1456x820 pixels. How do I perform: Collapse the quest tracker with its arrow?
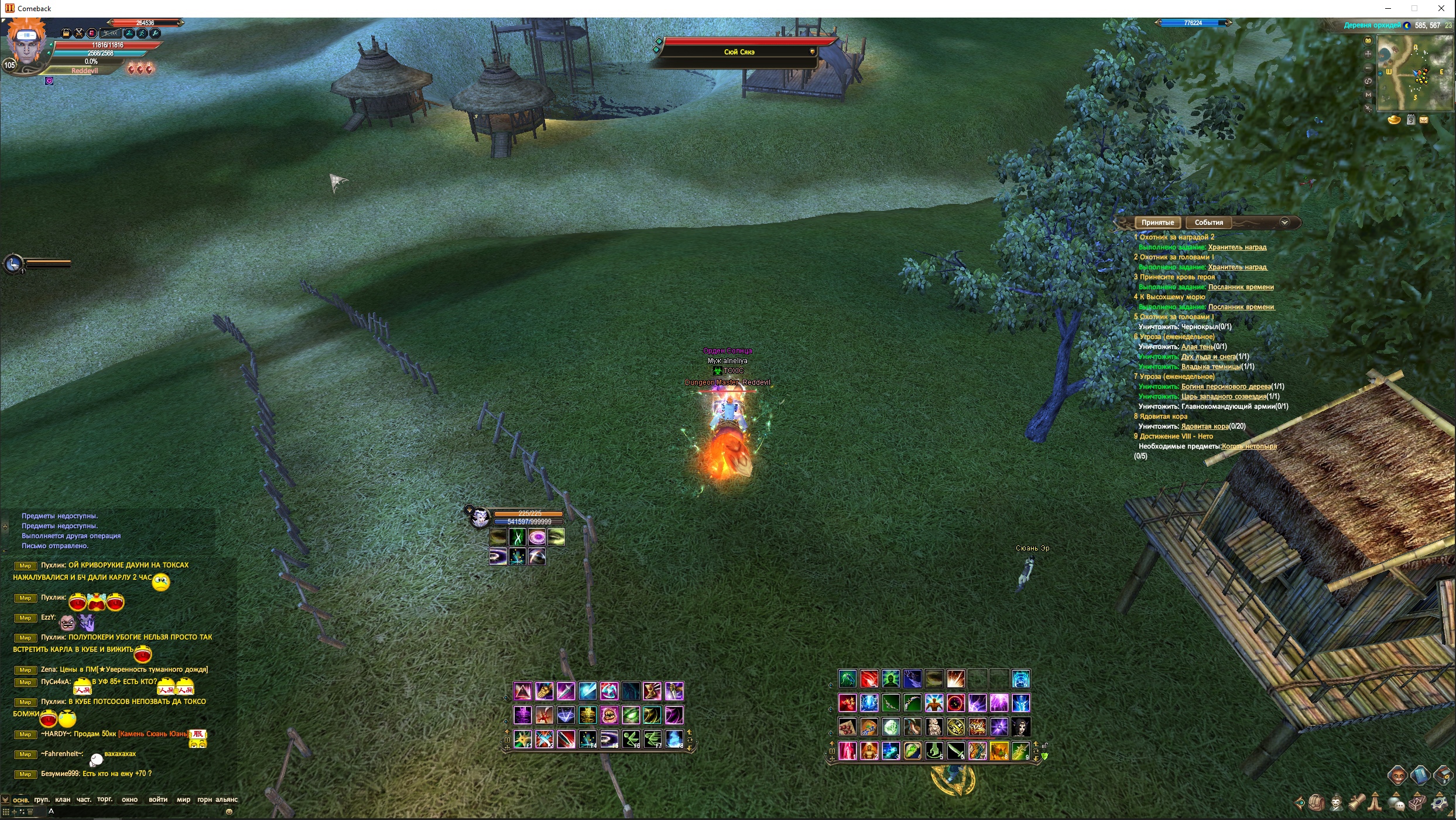[x=1284, y=223]
